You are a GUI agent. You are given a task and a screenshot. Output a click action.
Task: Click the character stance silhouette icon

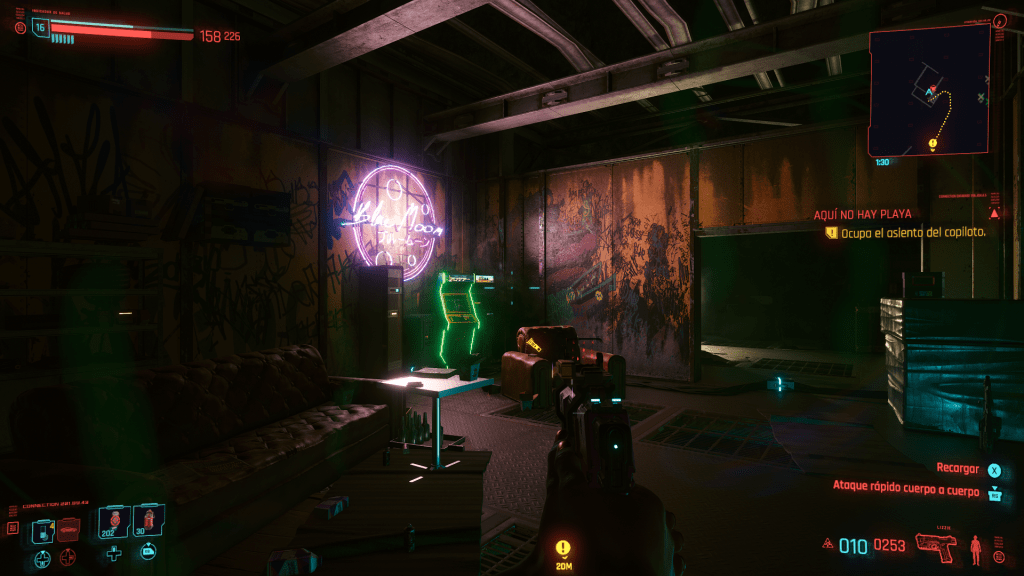tap(976, 547)
